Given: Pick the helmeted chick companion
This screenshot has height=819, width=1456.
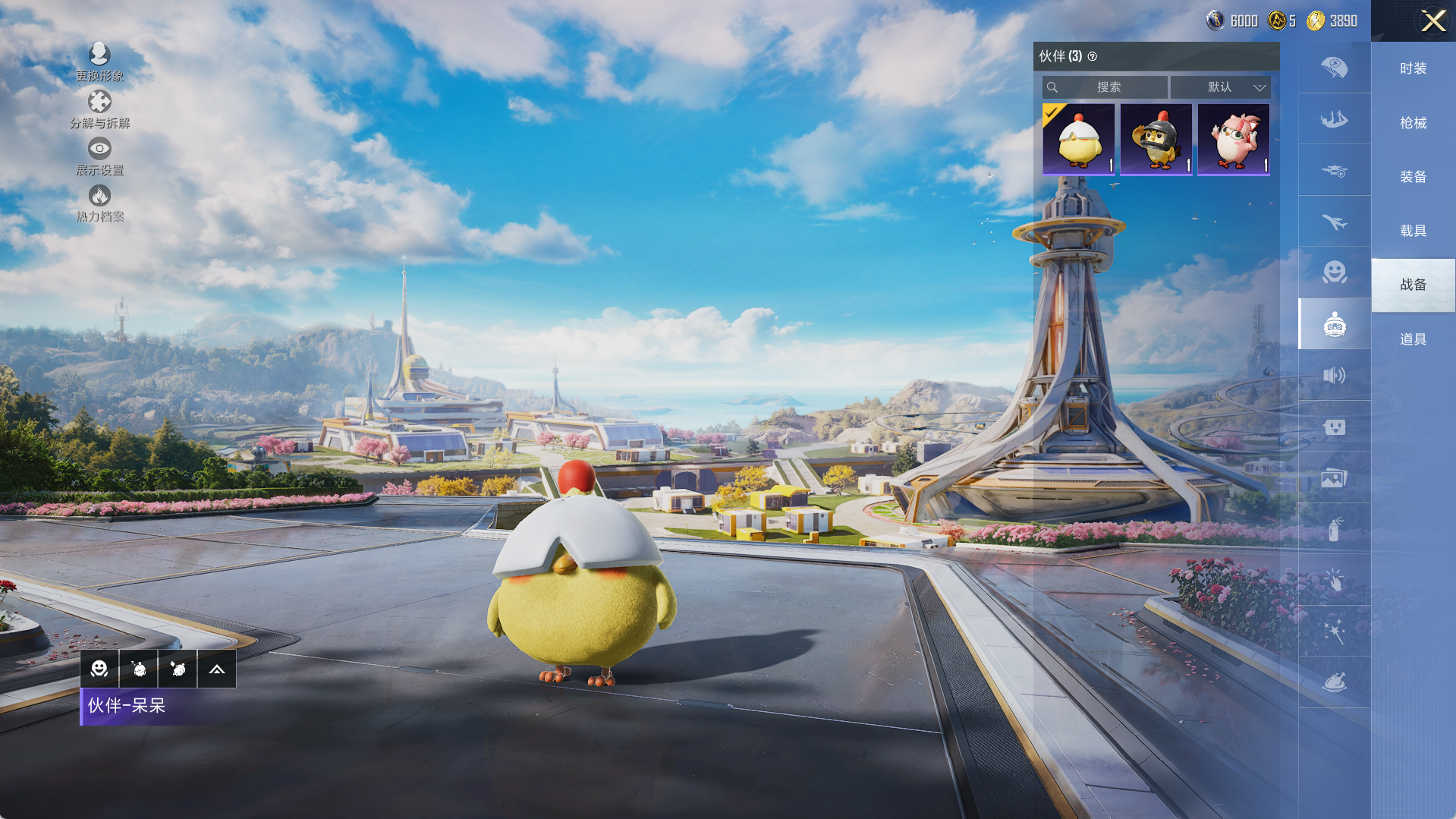Looking at the screenshot, I should (1156, 139).
